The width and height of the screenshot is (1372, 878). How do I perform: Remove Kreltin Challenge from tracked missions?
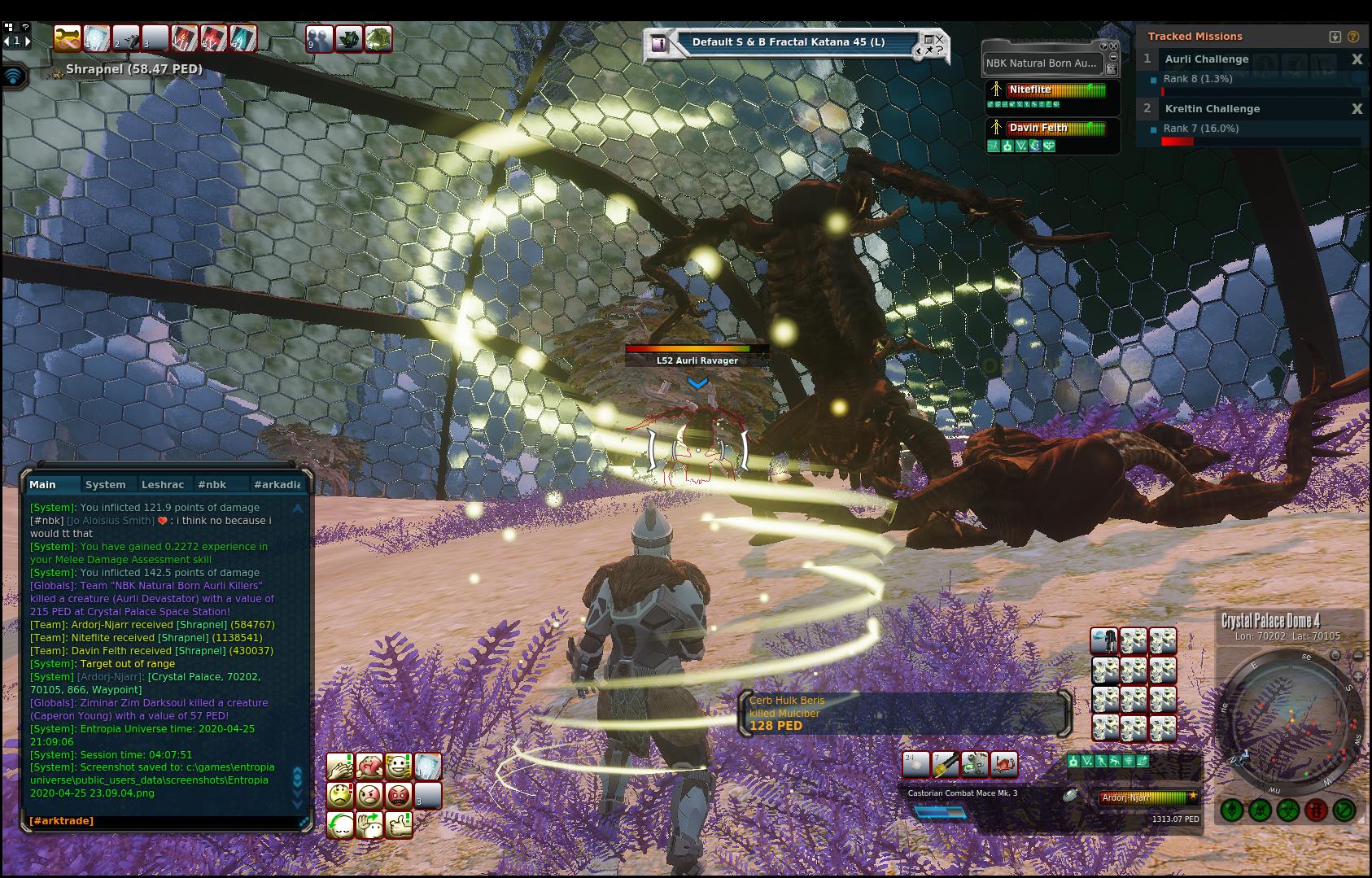pos(1357,109)
